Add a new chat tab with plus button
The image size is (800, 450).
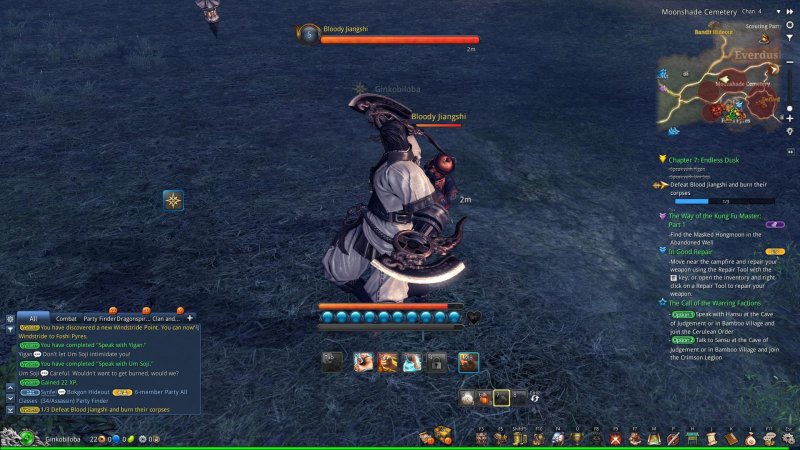point(190,317)
